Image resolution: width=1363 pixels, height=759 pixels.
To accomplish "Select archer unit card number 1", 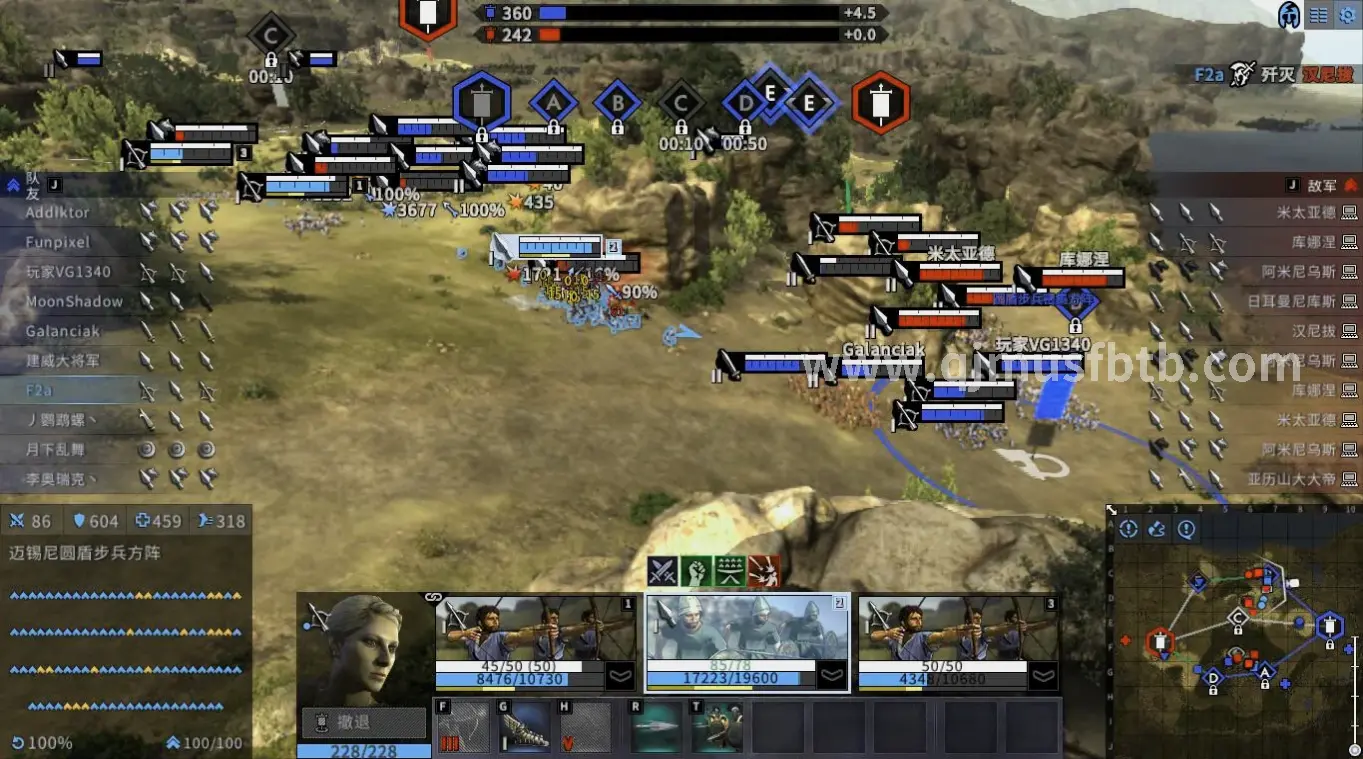I will 535,641.
